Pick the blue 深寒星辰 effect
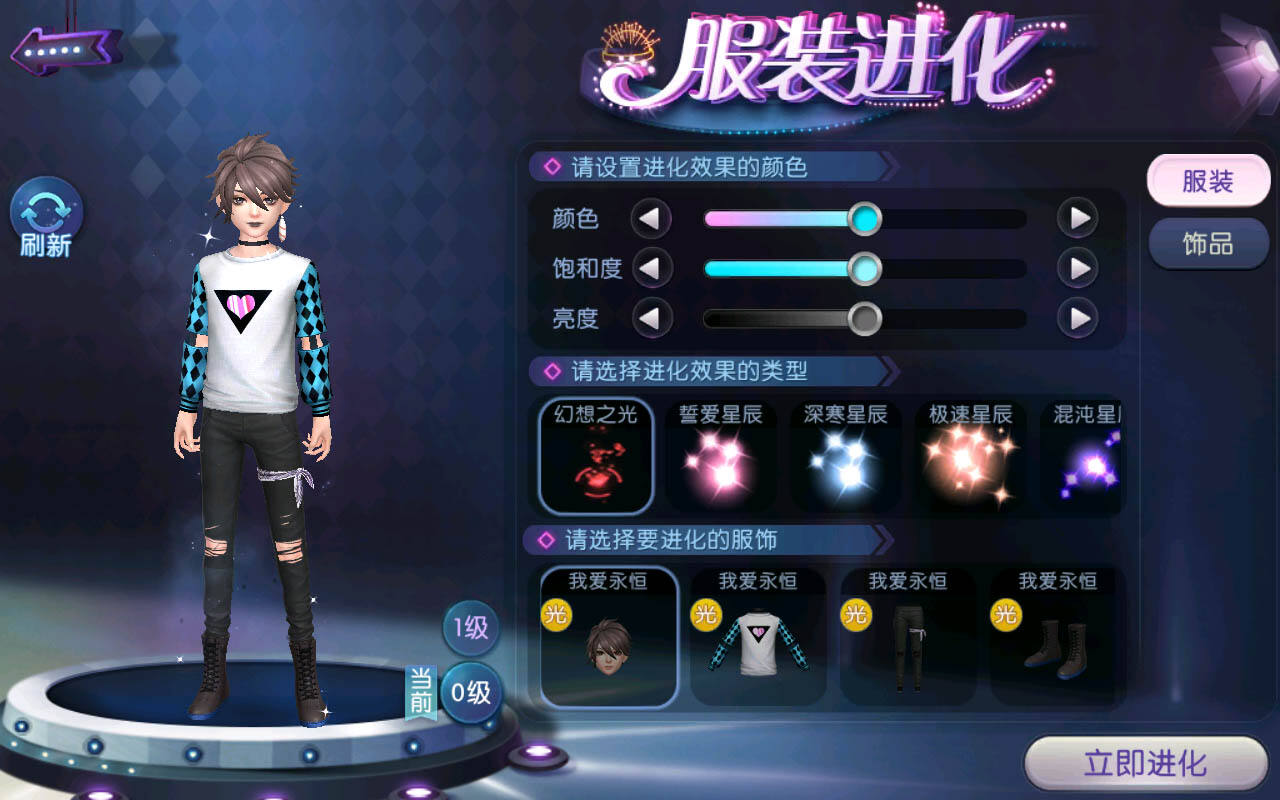 pyautogui.click(x=846, y=457)
